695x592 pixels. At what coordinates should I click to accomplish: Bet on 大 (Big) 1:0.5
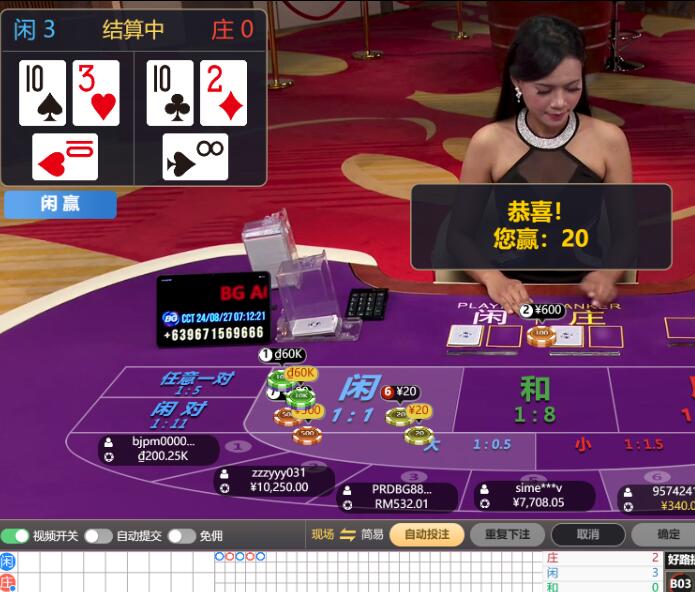pos(470,444)
